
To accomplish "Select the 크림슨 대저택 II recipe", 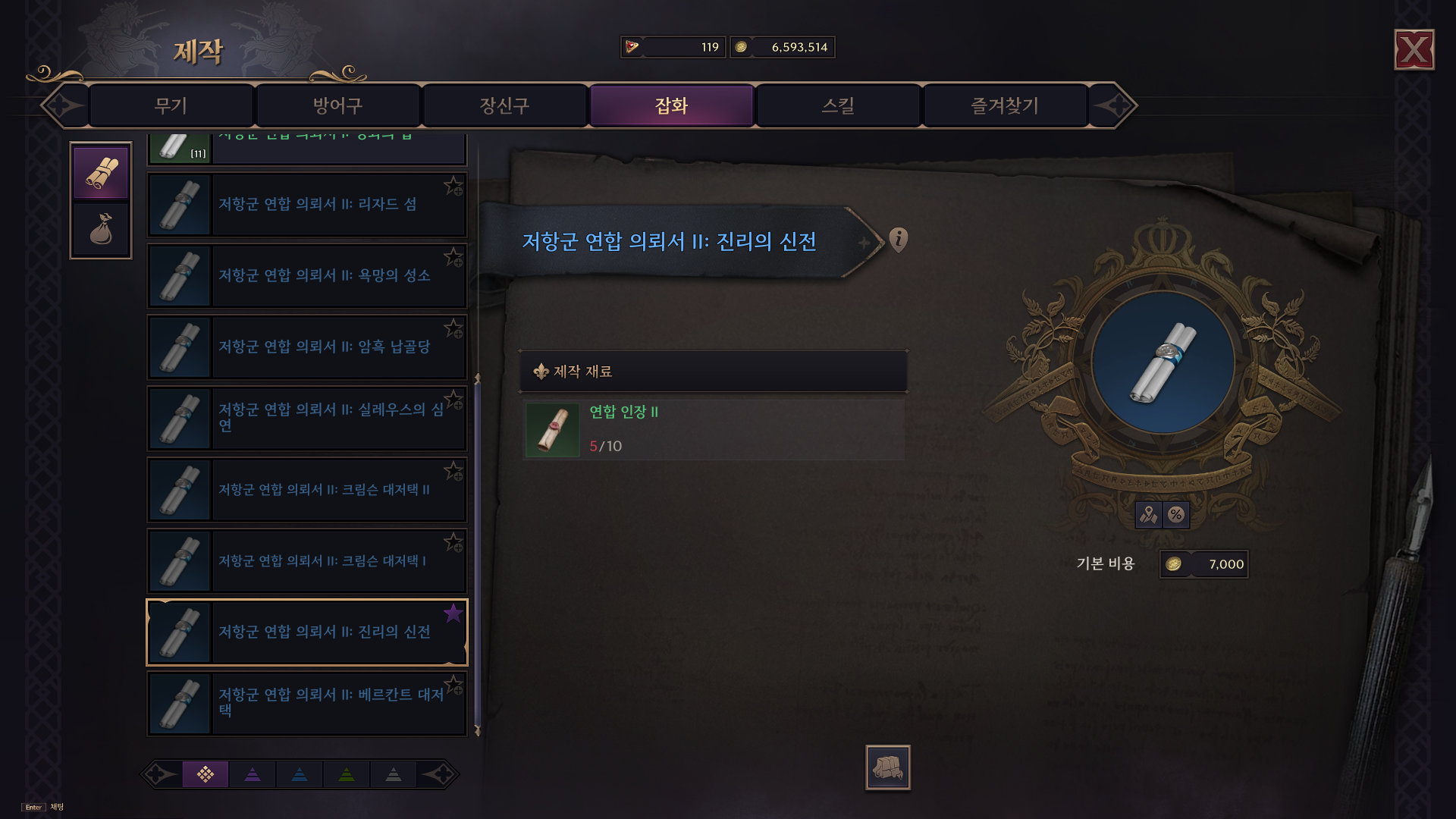I will click(x=307, y=489).
